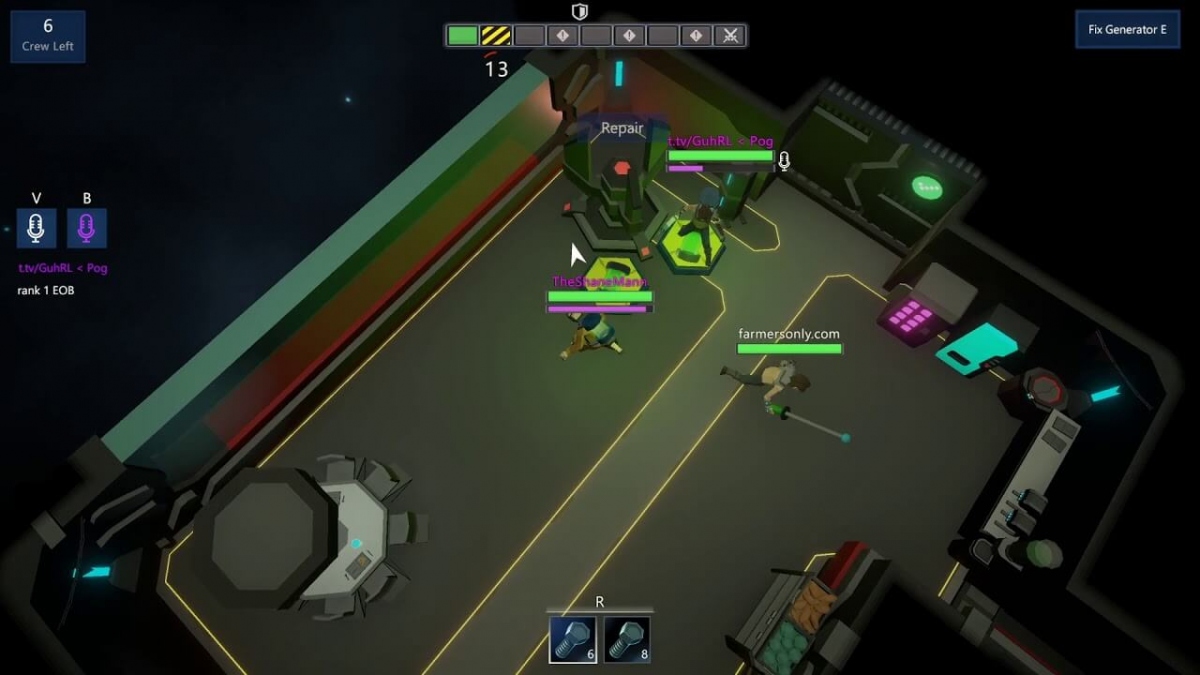This screenshot has width=1200, height=675.
Task: Click the crossed swords icon in the progress bar
Action: [x=731, y=36]
